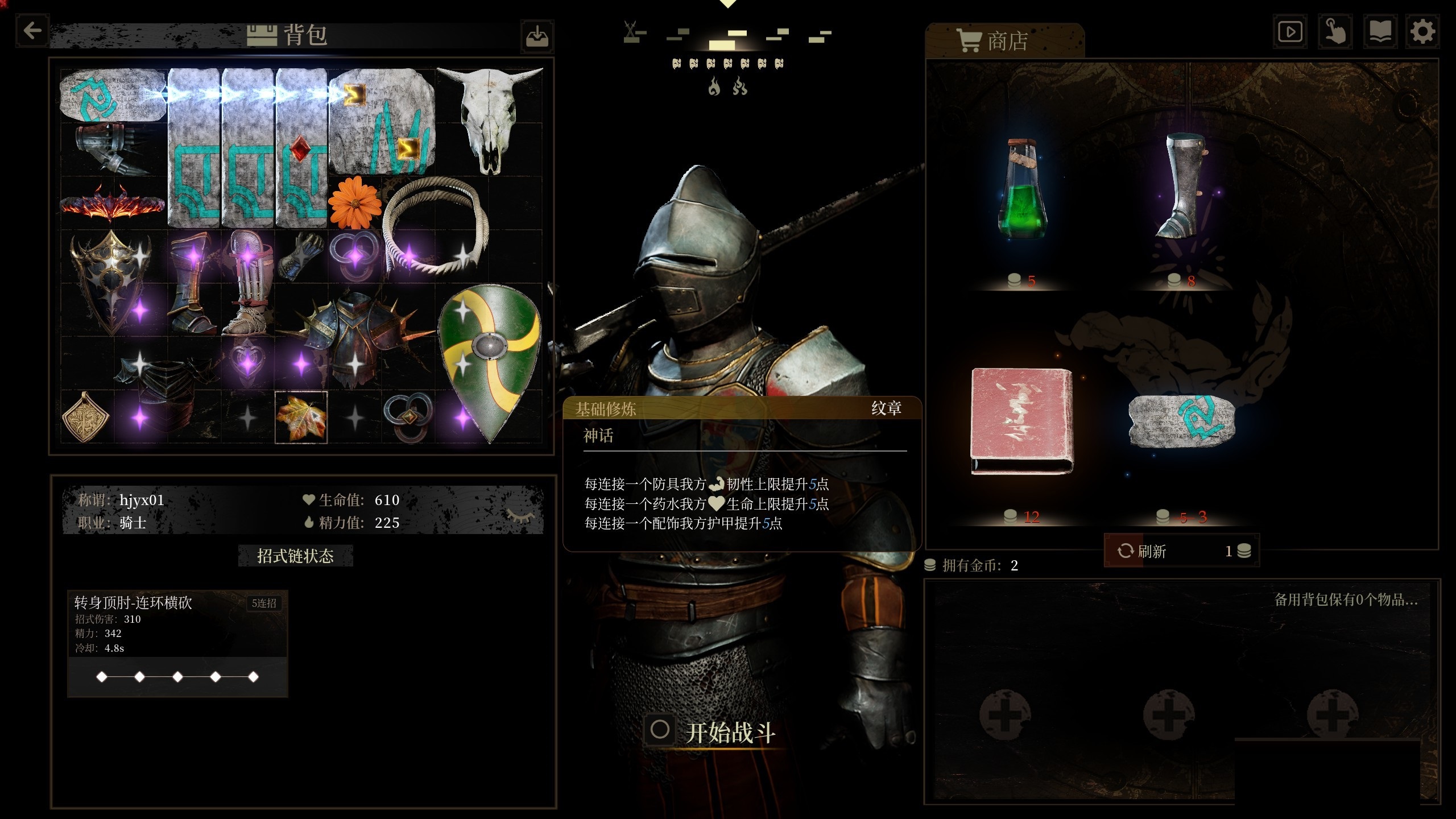
Task: Expand the 5连招 combo details
Action: coord(264,603)
